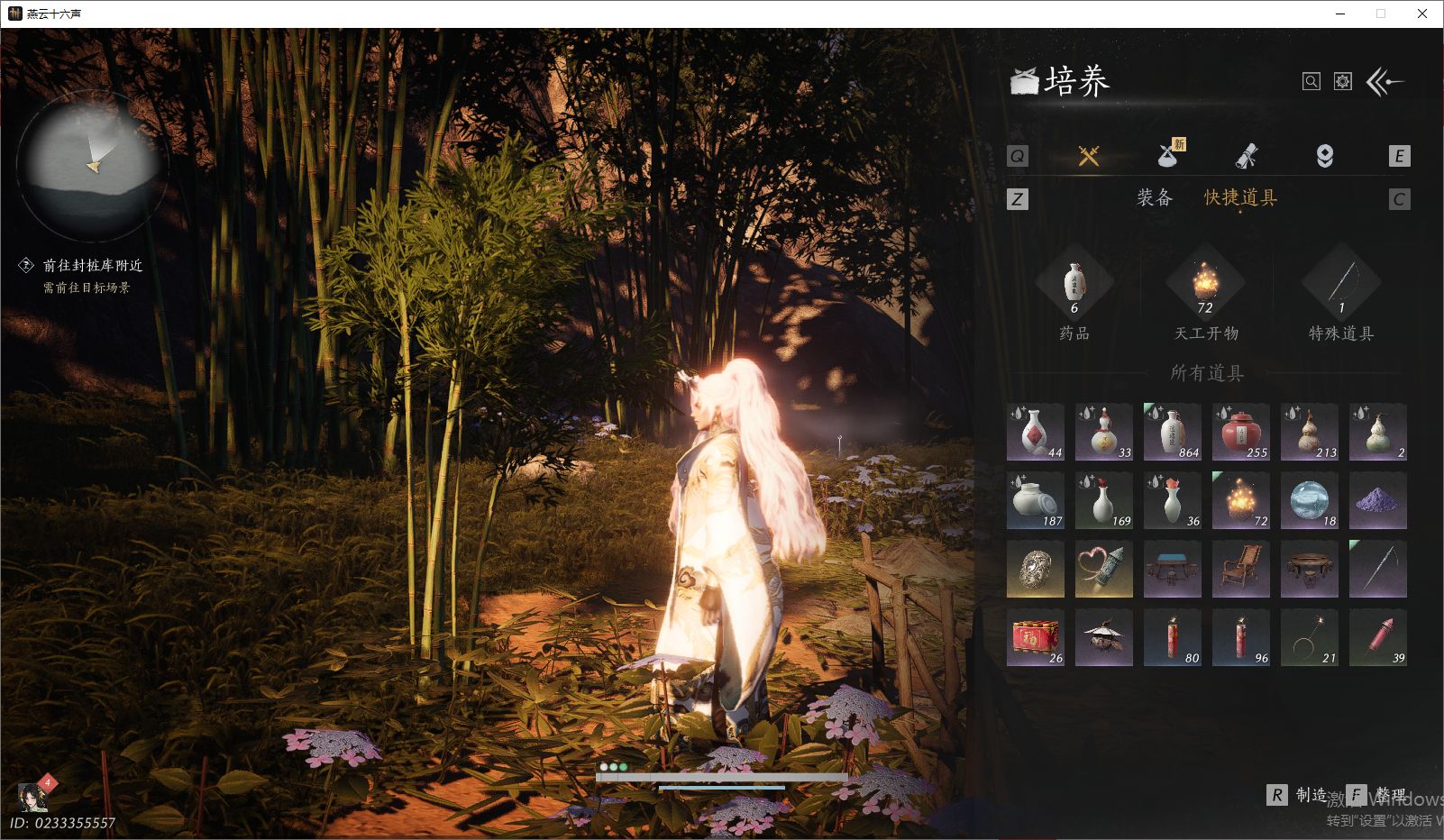1444x840 pixels.
Task: Click the 前往封桩库附近 quest tracker
Action: click(92, 266)
